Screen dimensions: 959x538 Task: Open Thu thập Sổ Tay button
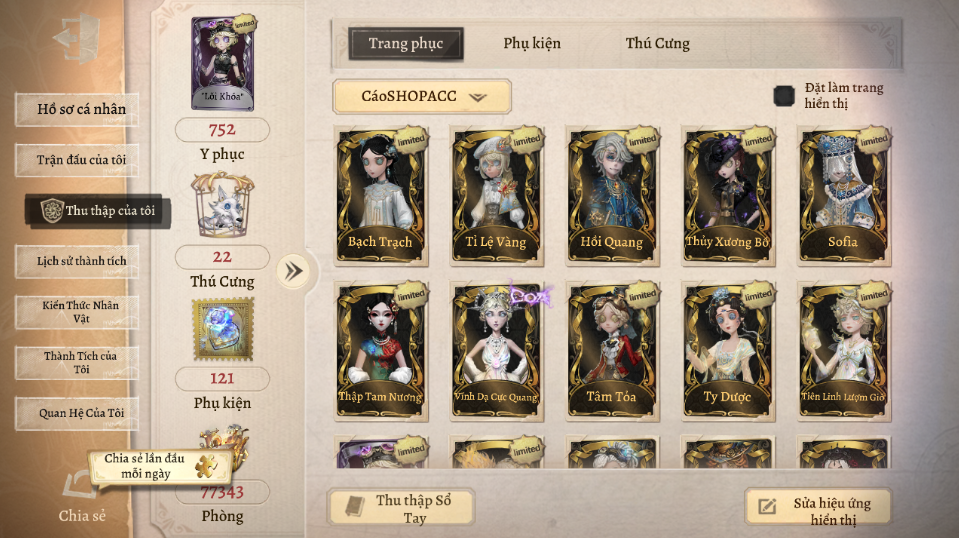401,508
